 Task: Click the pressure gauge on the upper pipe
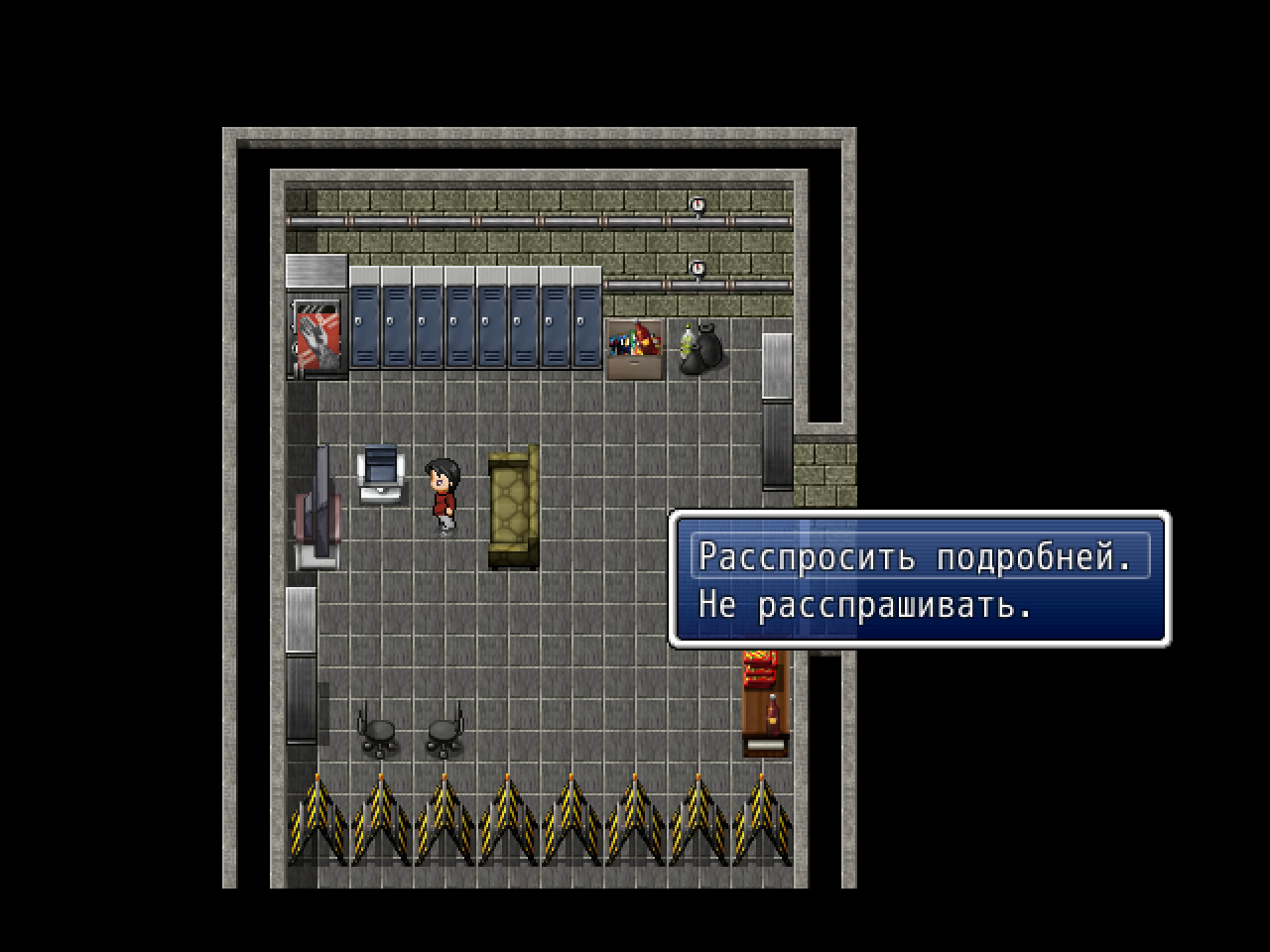pyautogui.click(x=698, y=205)
